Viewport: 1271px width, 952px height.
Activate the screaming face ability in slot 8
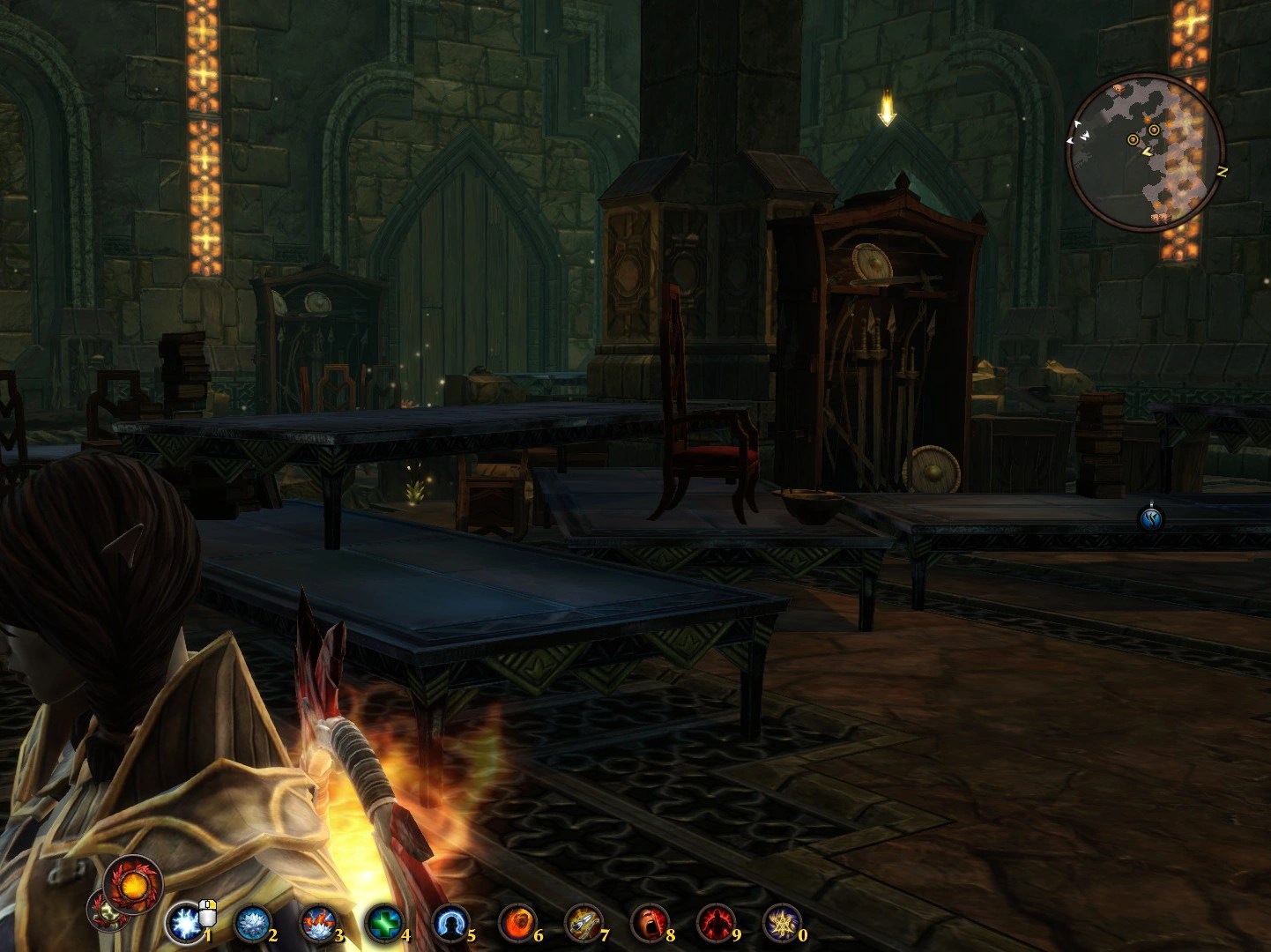click(650, 924)
